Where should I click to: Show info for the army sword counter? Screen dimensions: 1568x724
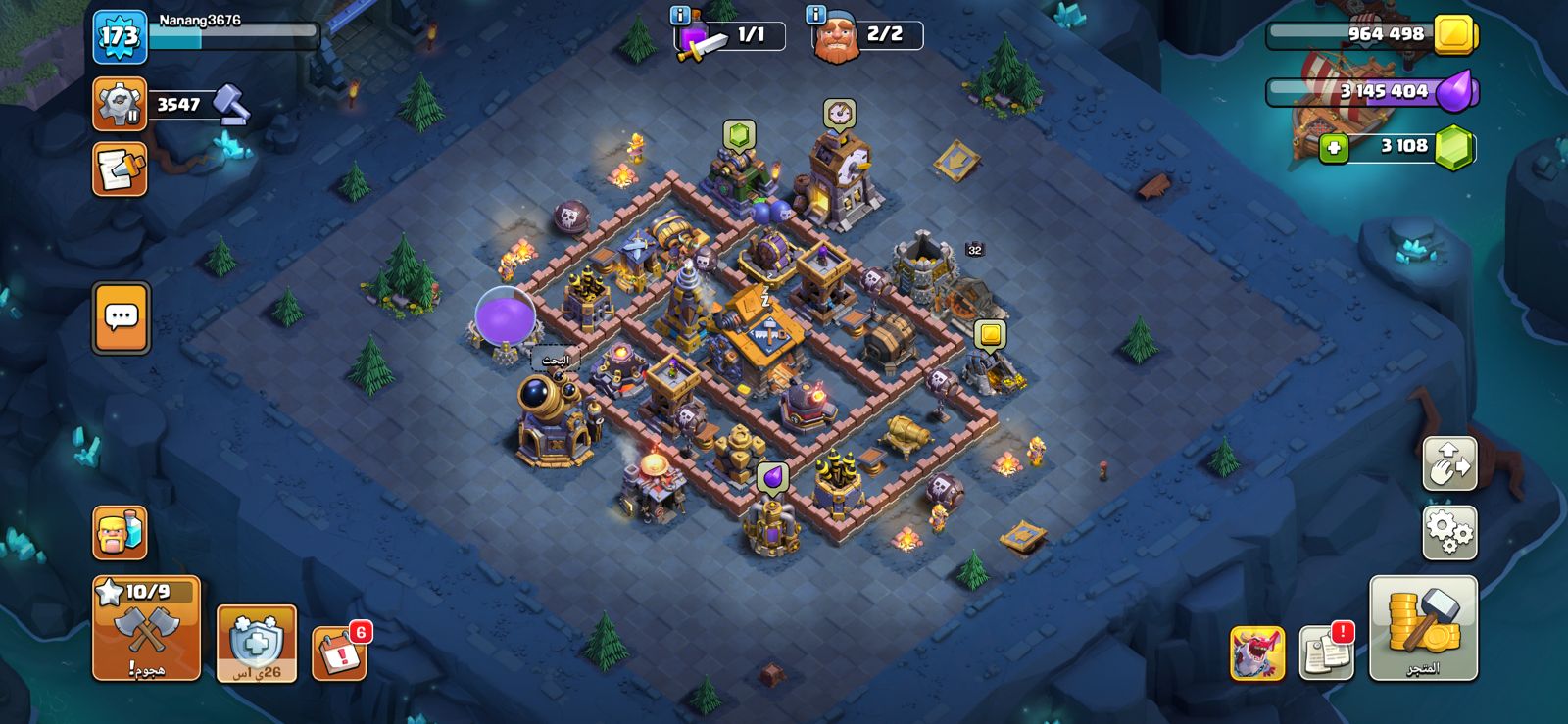coord(680,15)
